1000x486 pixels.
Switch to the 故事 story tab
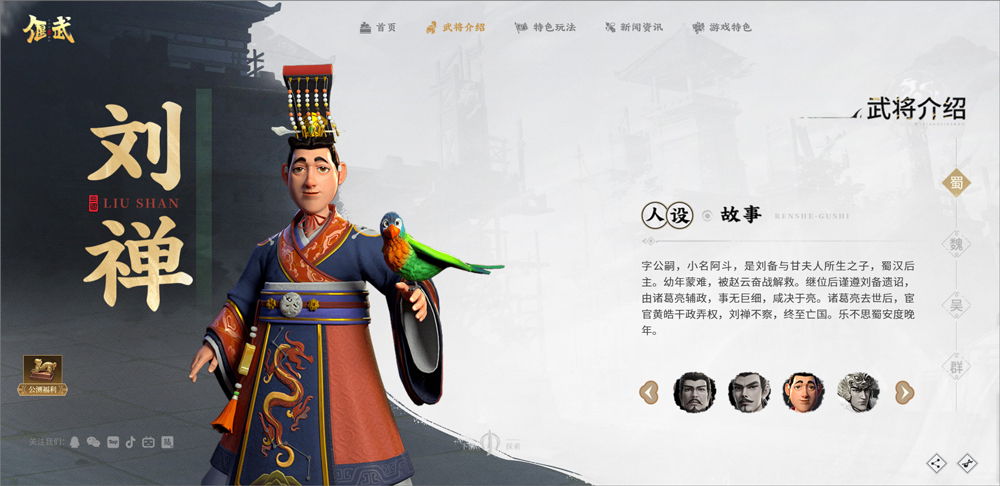(x=740, y=215)
